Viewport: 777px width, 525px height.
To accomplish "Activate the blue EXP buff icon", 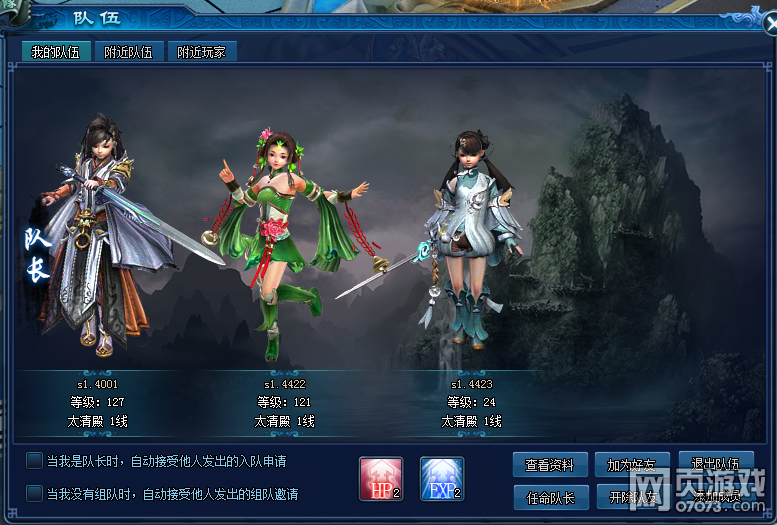I will tap(442, 479).
